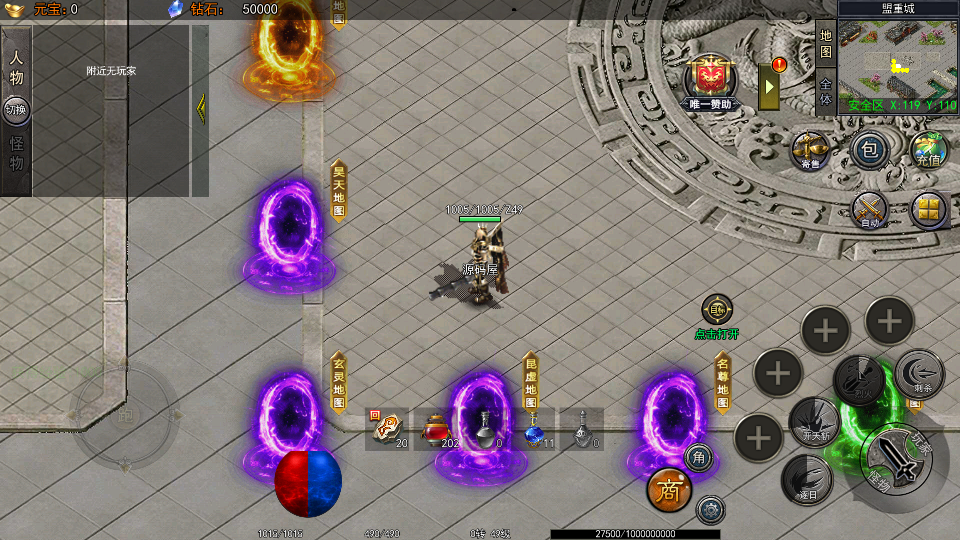Image resolution: width=960 pixels, height=540 pixels.
Task: Click the 切换 switch button in nearby panel
Action: click(x=16, y=110)
